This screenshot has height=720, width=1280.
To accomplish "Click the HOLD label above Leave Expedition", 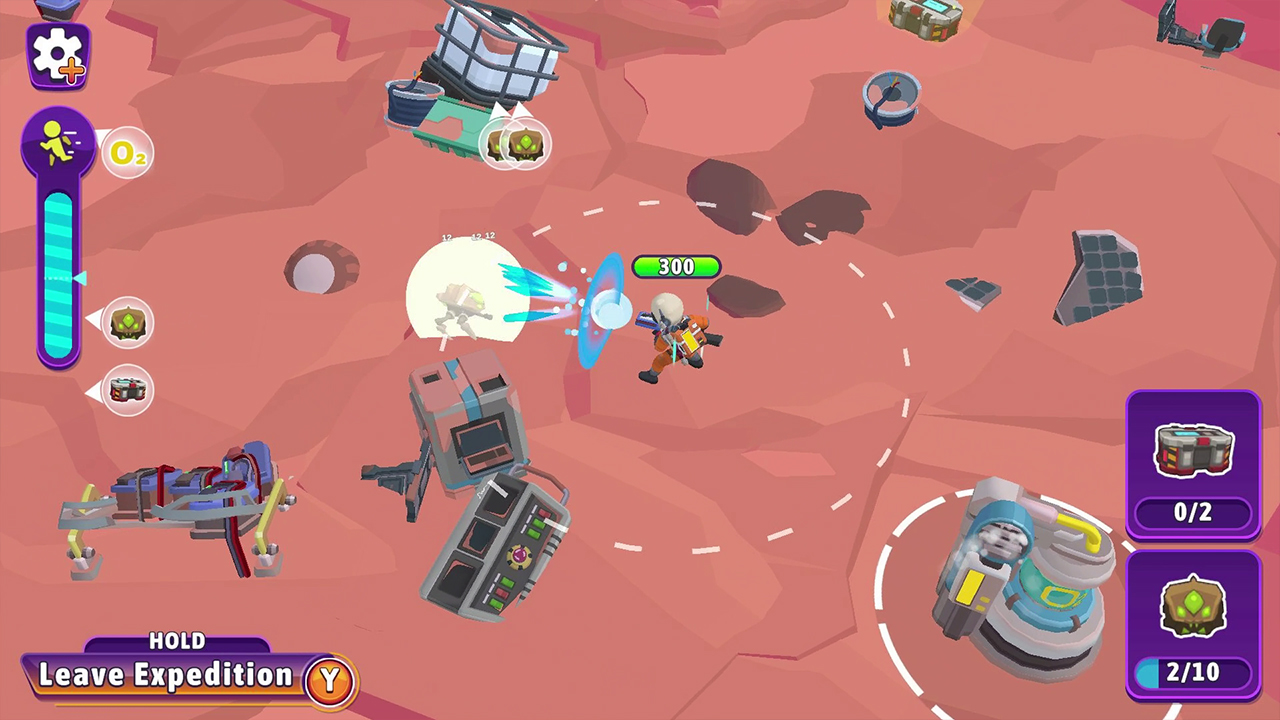I will (x=175, y=642).
